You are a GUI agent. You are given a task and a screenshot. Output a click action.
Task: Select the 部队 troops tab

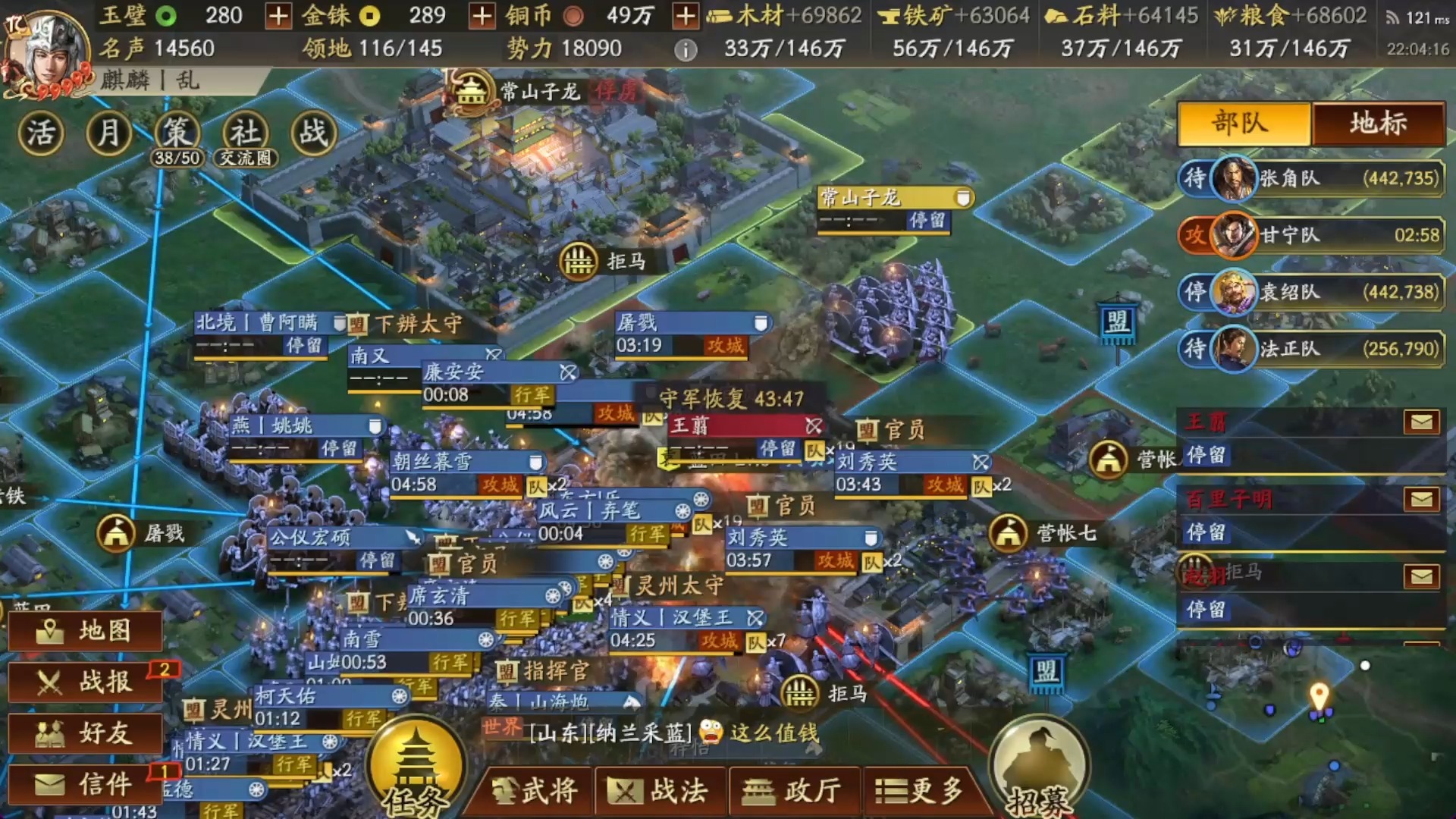pyautogui.click(x=1242, y=125)
